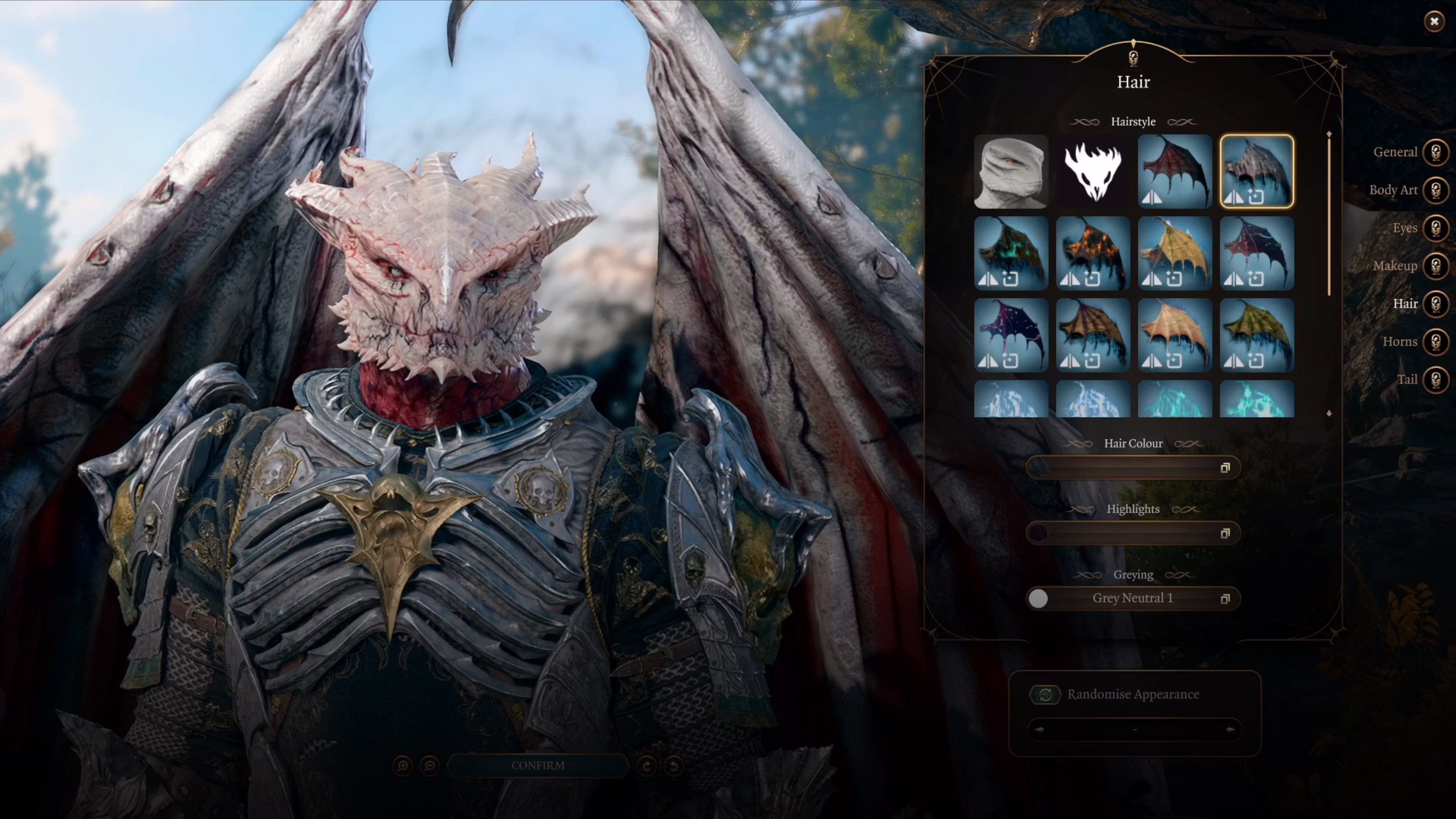Open the Tail customization tab

point(1436,379)
